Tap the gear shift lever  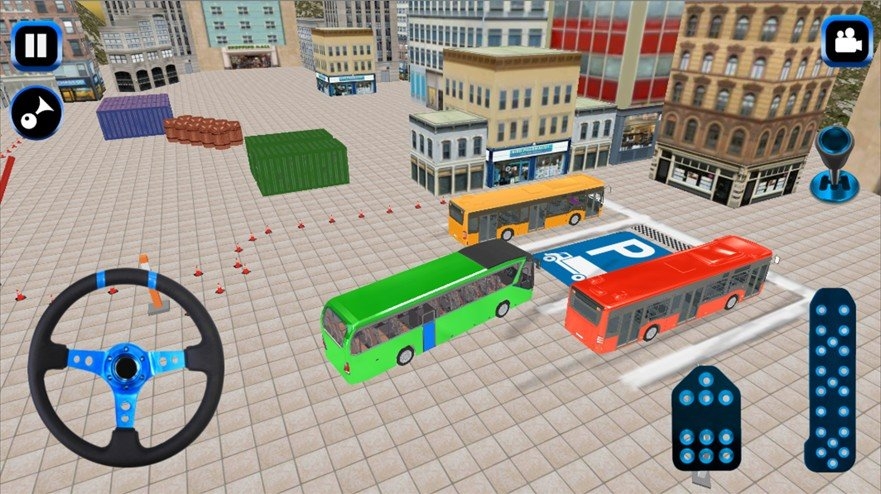832,161
